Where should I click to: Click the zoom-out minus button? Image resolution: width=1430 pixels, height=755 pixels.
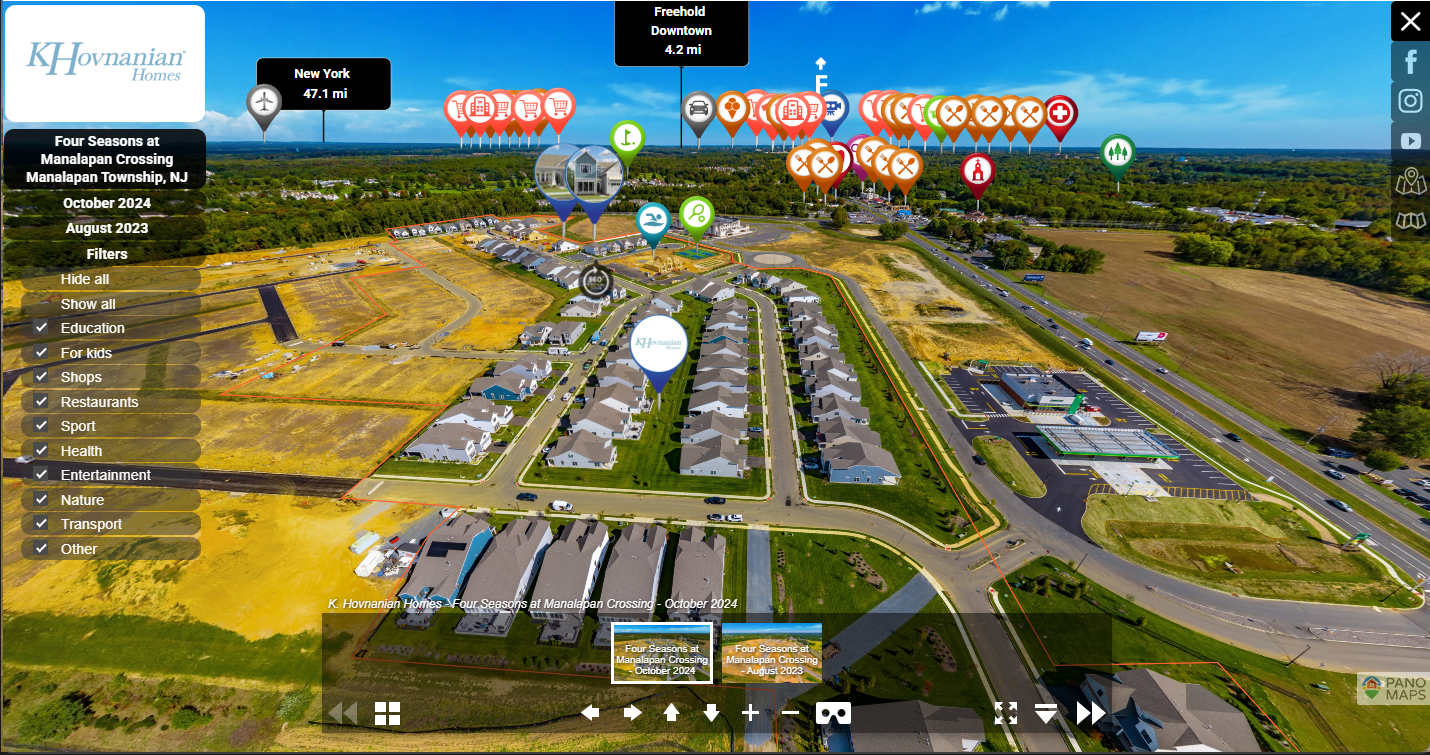(790, 712)
